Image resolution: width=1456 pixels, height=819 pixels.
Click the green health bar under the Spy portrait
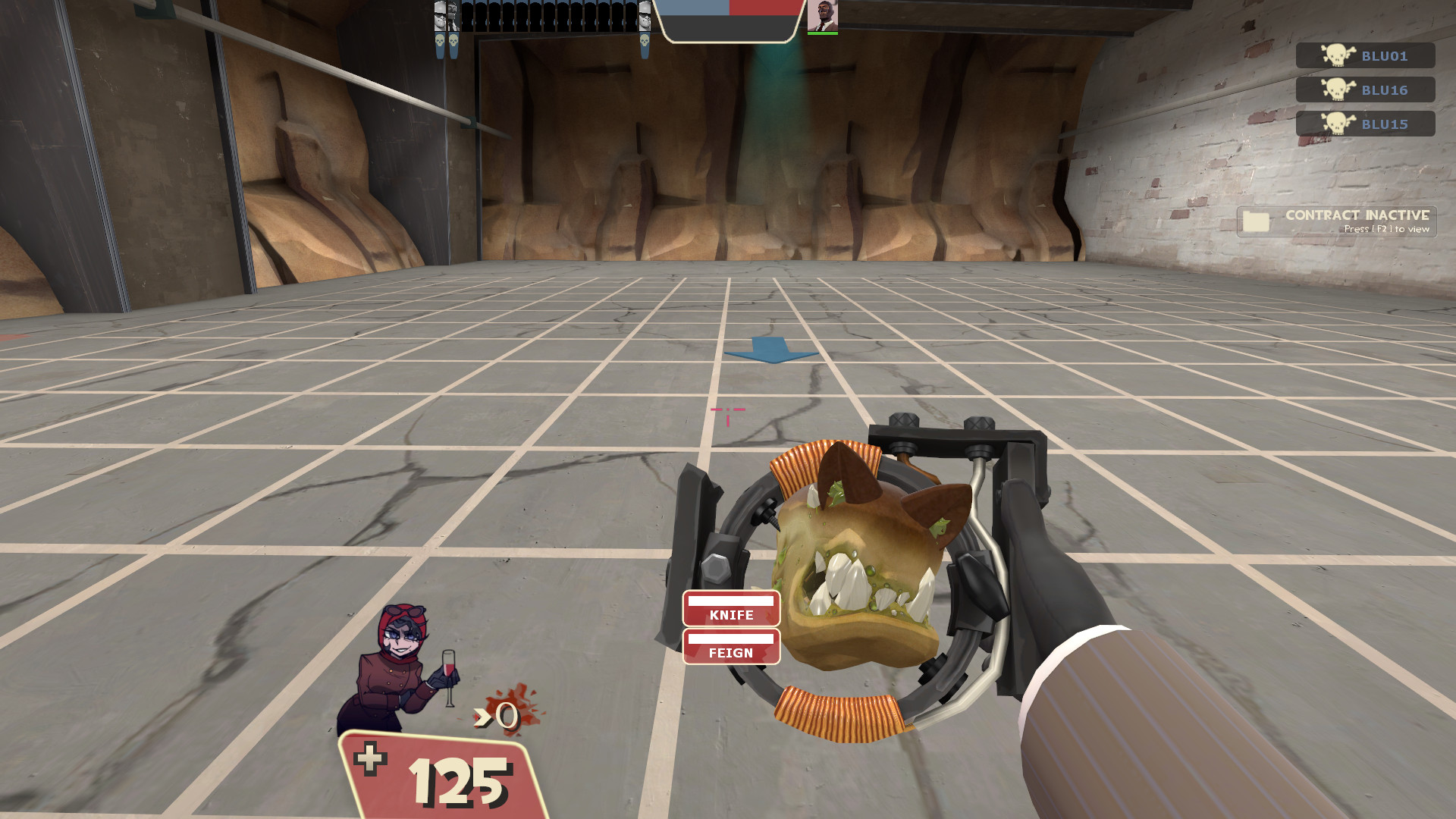pyautogui.click(x=823, y=33)
